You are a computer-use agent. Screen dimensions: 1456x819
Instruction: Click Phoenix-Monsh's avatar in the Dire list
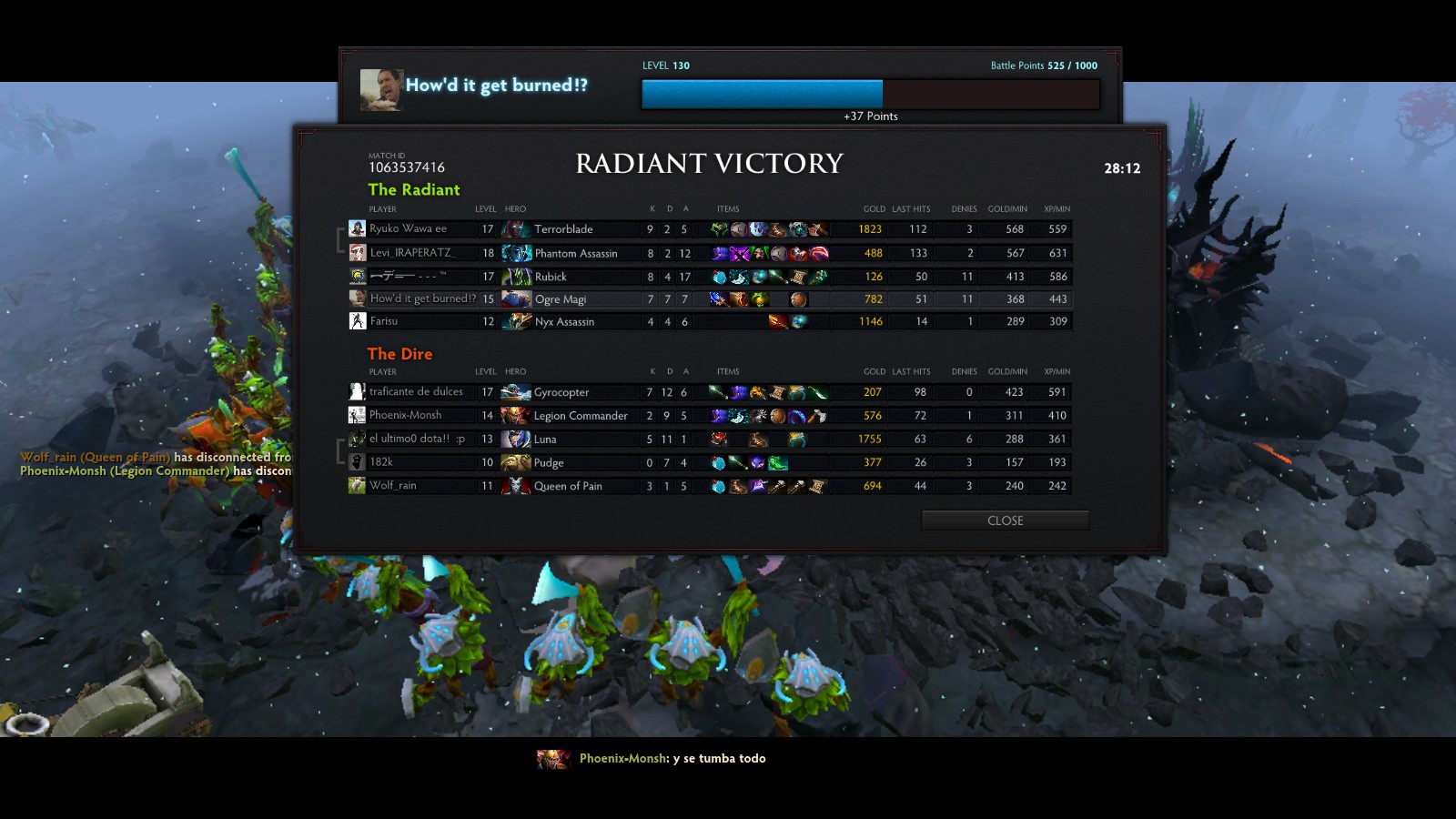[357, 416]
